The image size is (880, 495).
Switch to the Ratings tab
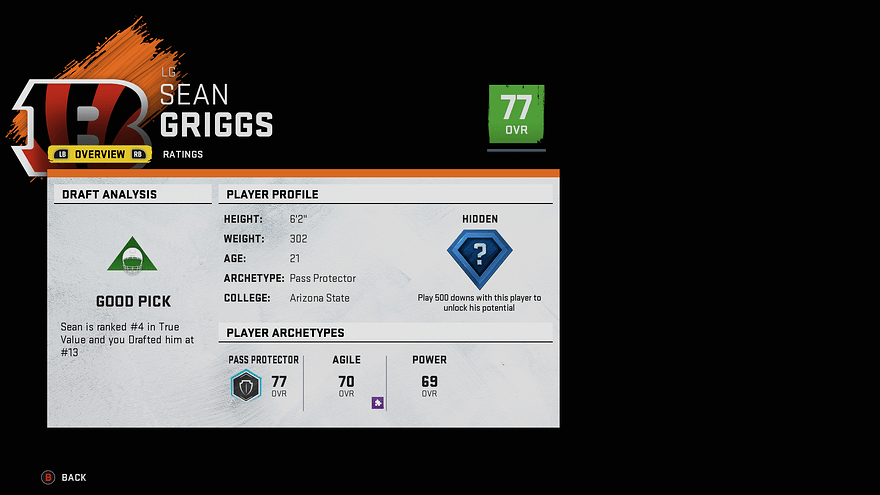point(183,154)
